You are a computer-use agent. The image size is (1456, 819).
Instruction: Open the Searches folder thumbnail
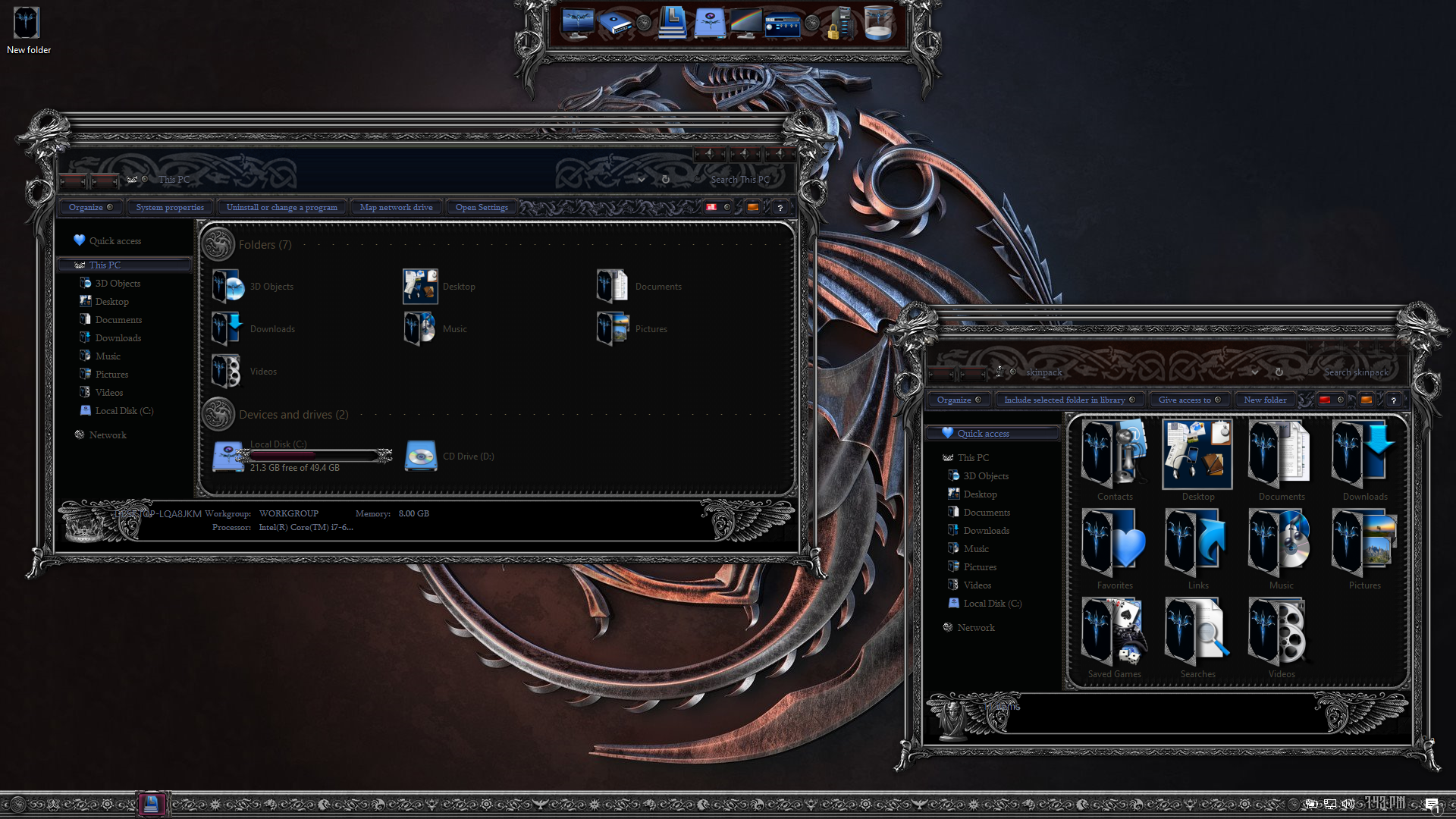[1198, 632]
